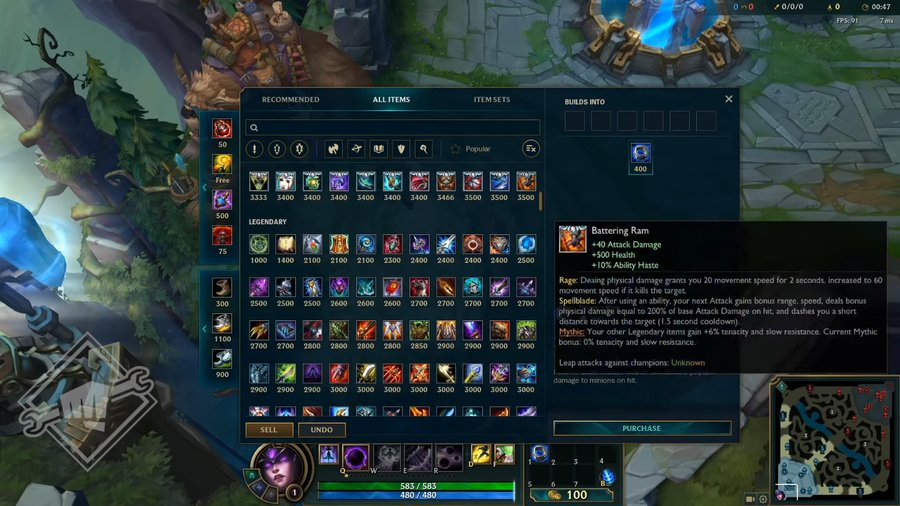
Task: Choose the red health potion costing 50
Action: point(222,129)
